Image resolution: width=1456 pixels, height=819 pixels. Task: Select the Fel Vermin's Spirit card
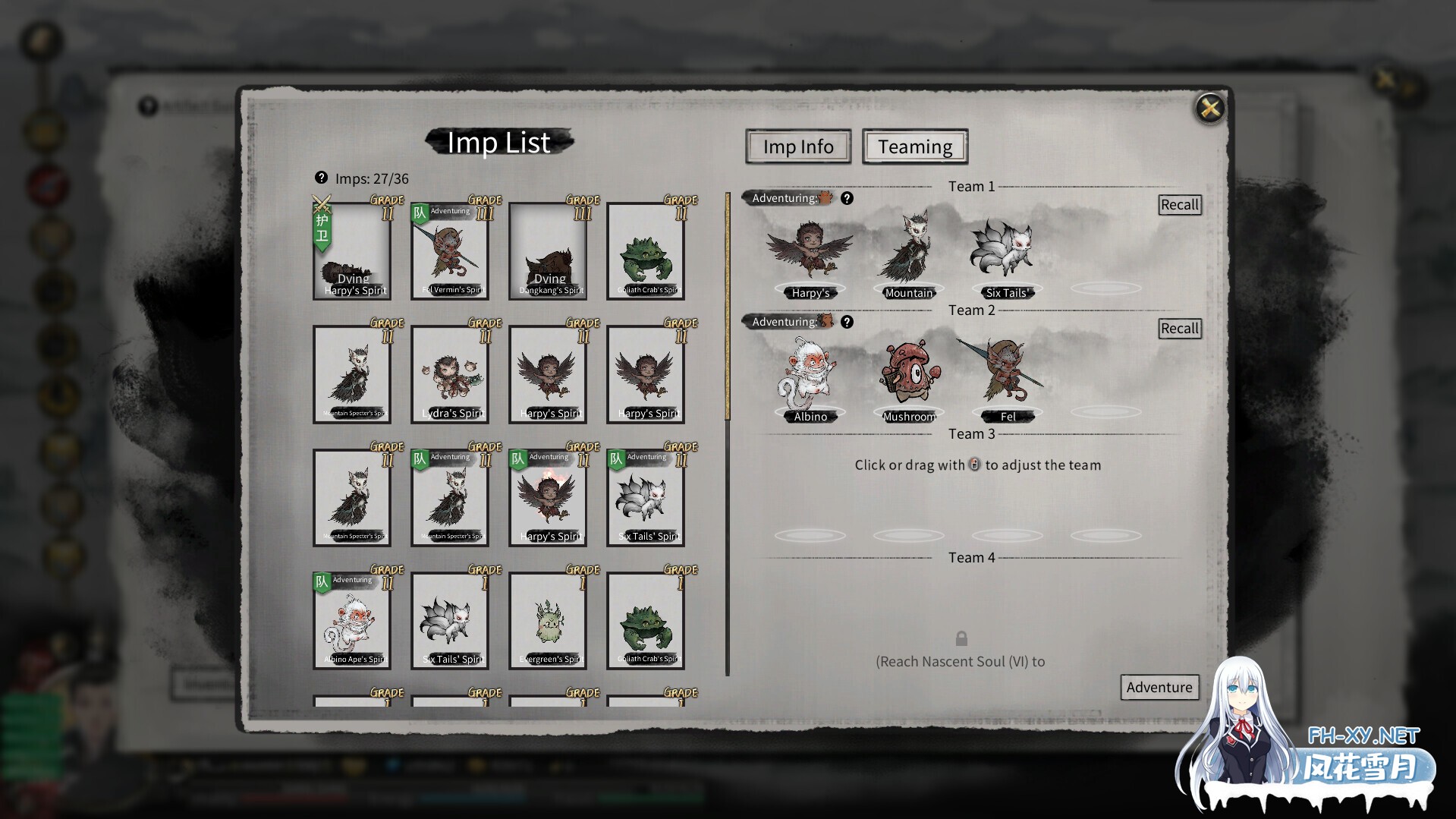(450, 251)
